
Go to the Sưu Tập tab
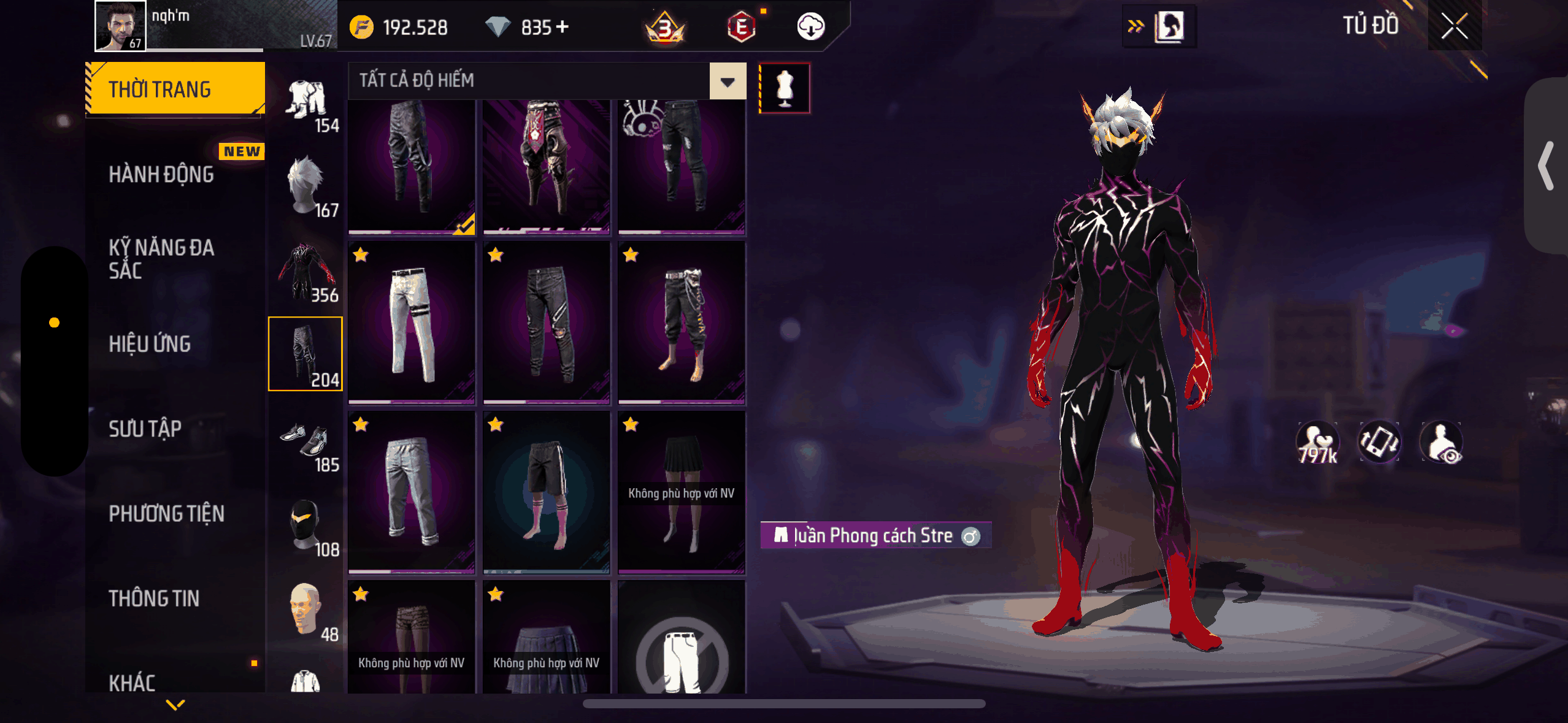point(145,429)
